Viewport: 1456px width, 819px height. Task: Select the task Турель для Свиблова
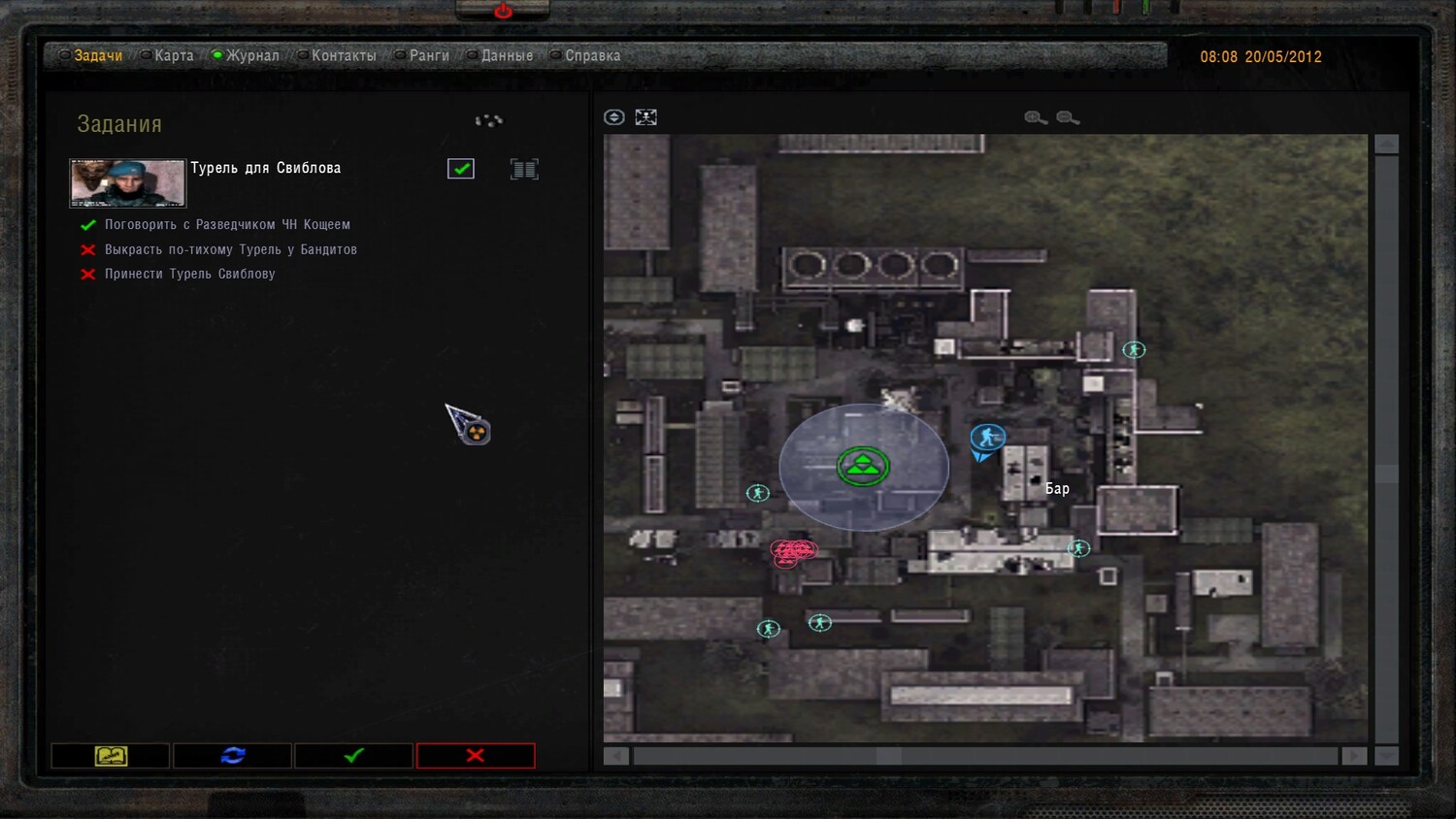pos(265,169)
